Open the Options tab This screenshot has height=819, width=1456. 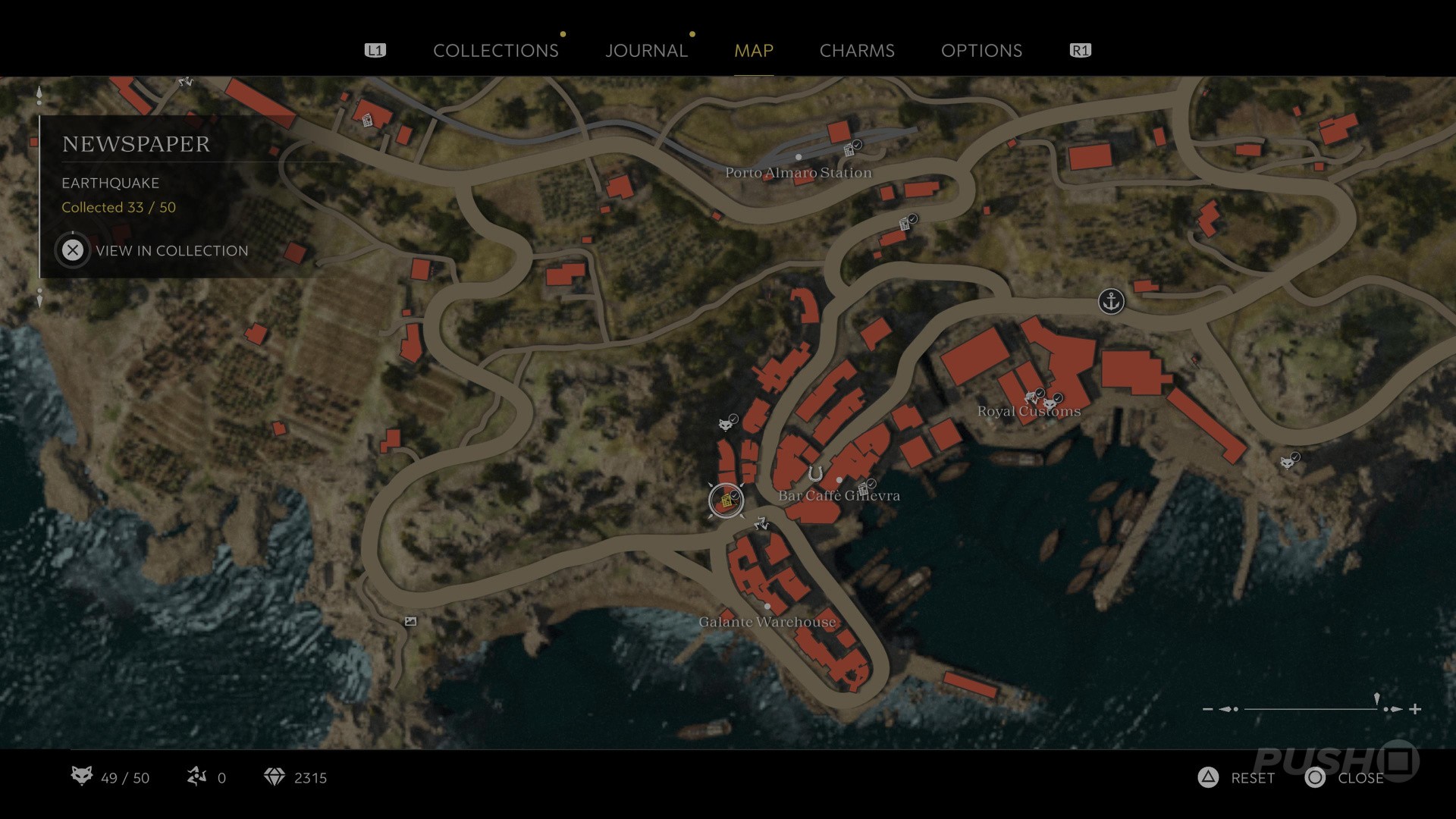click(x=981, y=51)
